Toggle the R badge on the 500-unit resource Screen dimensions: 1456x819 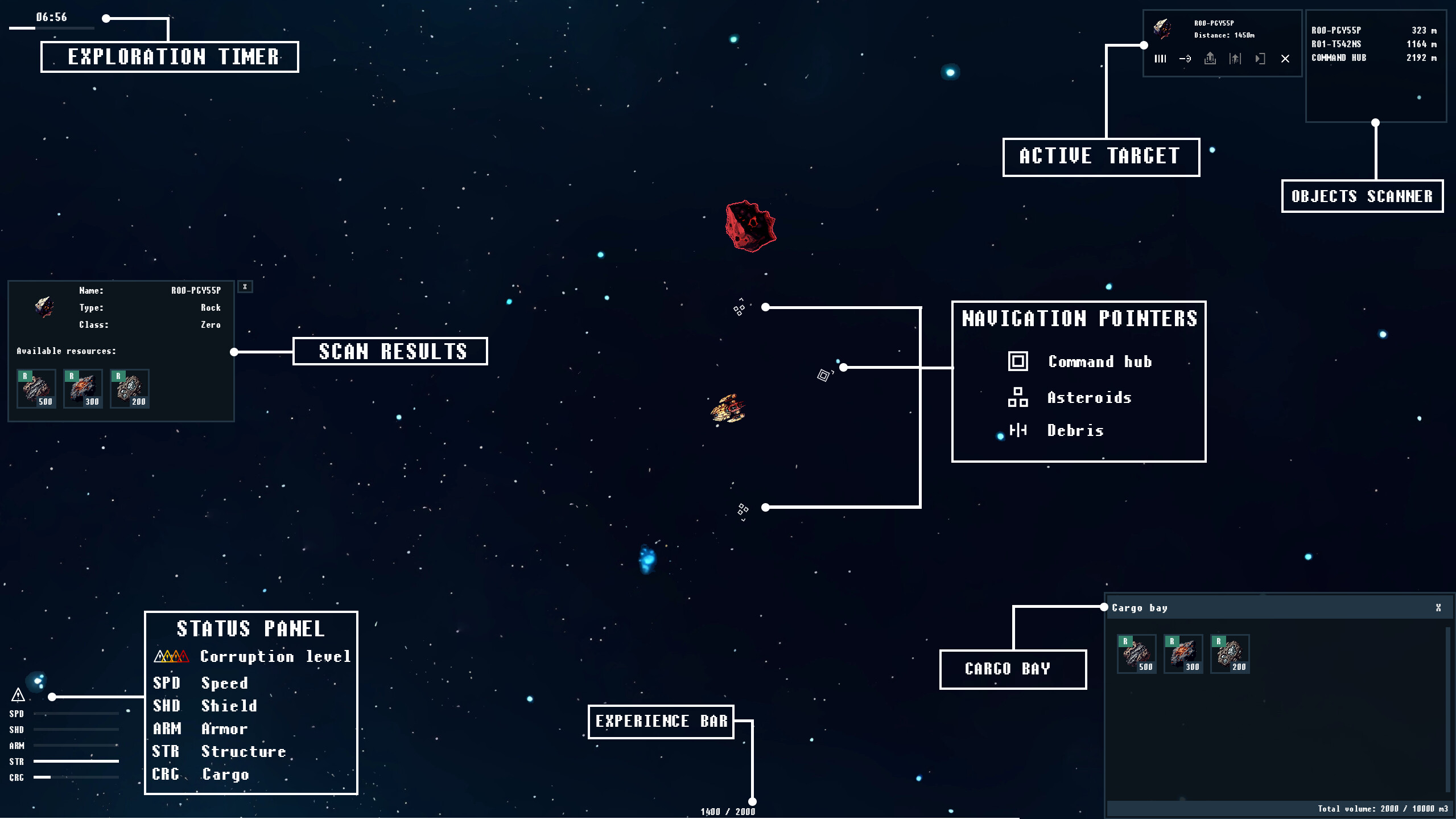pos(25,376)
